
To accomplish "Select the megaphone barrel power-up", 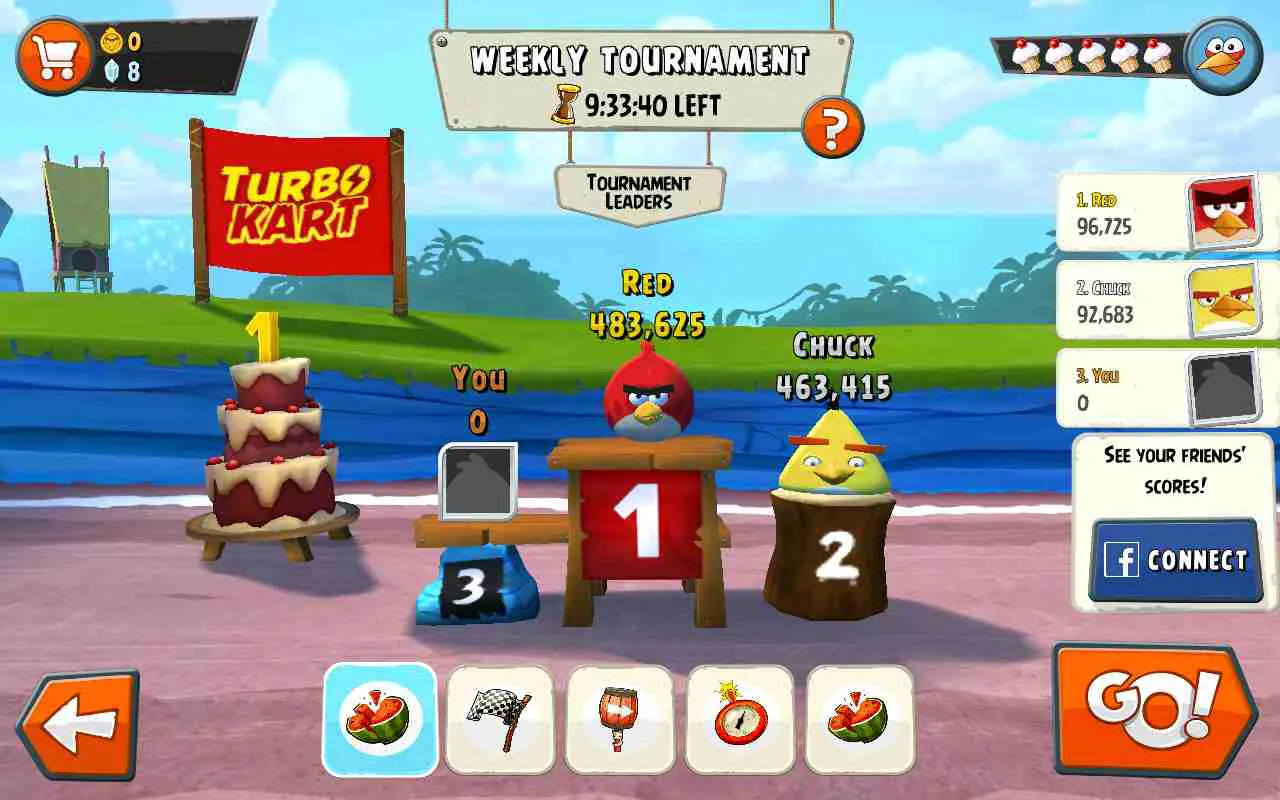I will coord(617,720).
